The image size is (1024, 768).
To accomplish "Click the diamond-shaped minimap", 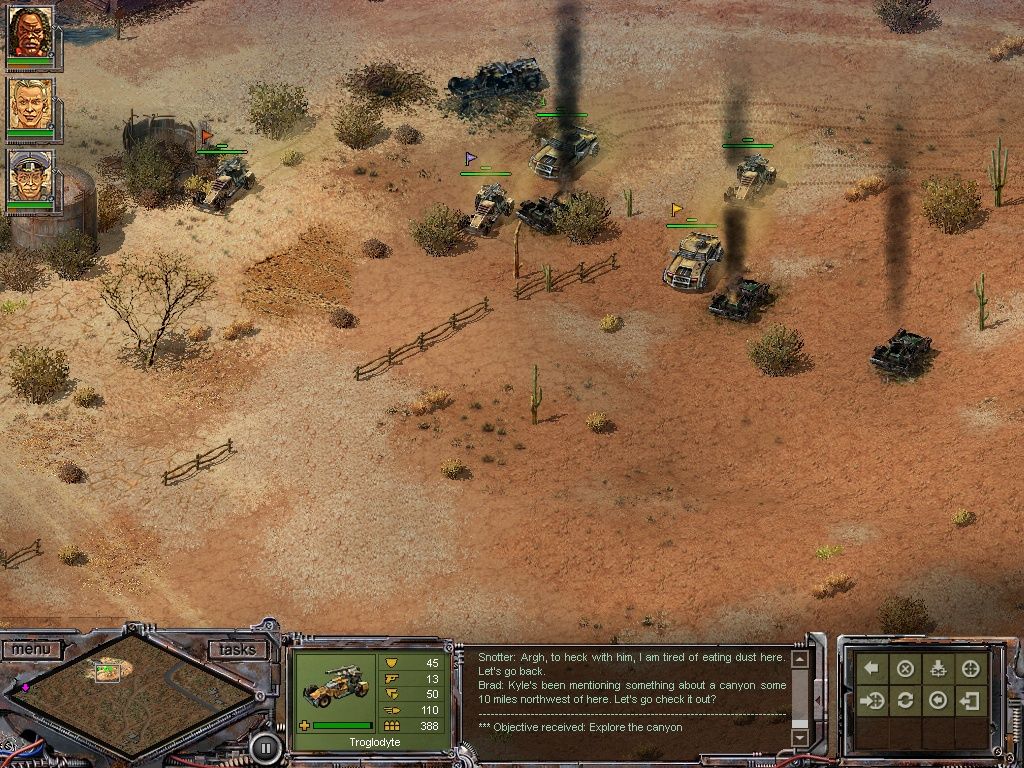I will coord(130,689).
